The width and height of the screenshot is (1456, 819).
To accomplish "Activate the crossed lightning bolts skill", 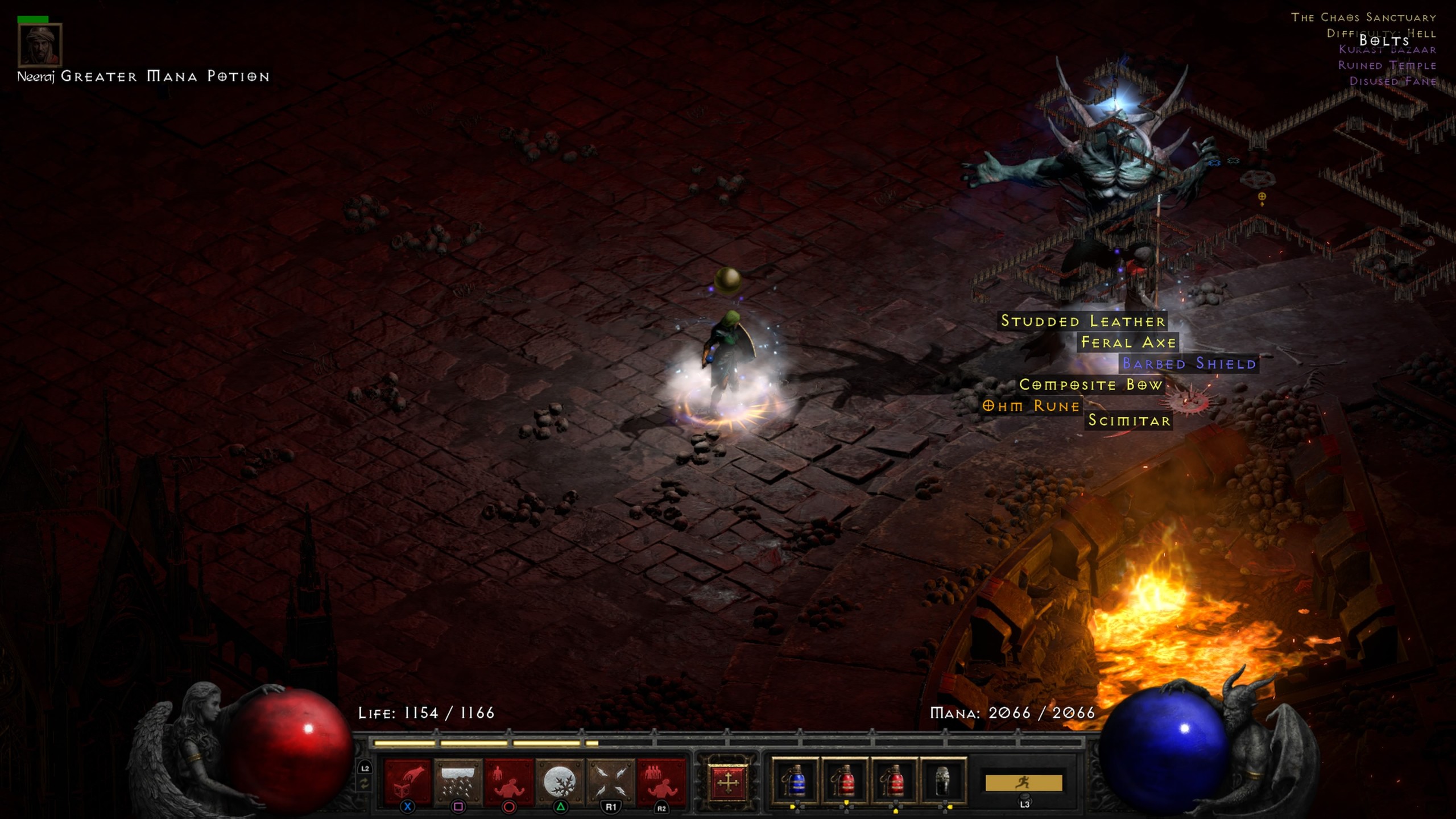I will click(x=610, y=781).
